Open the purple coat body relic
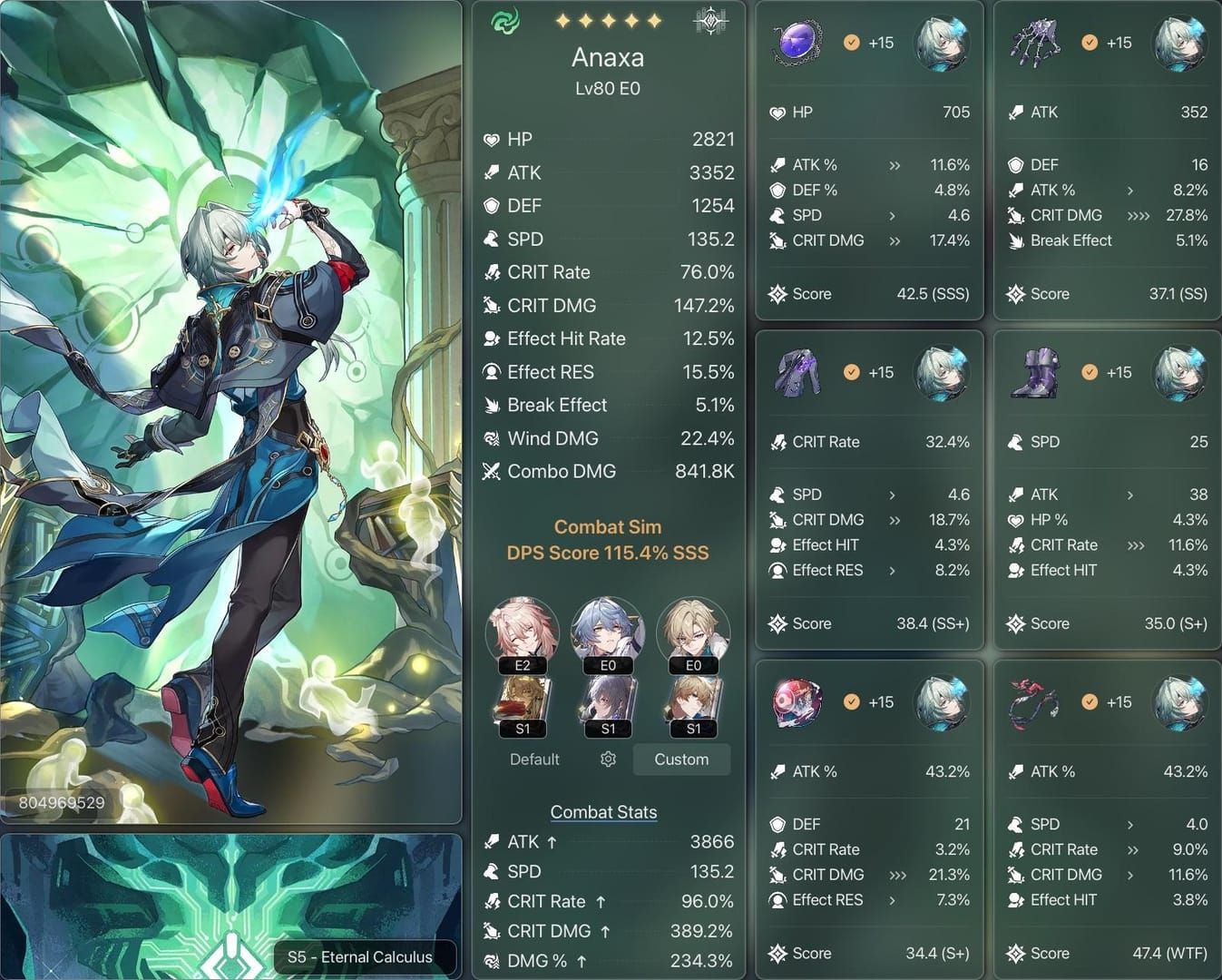Image resolution: width=1222 pixels, height=980 pixels. coord(797,373)
